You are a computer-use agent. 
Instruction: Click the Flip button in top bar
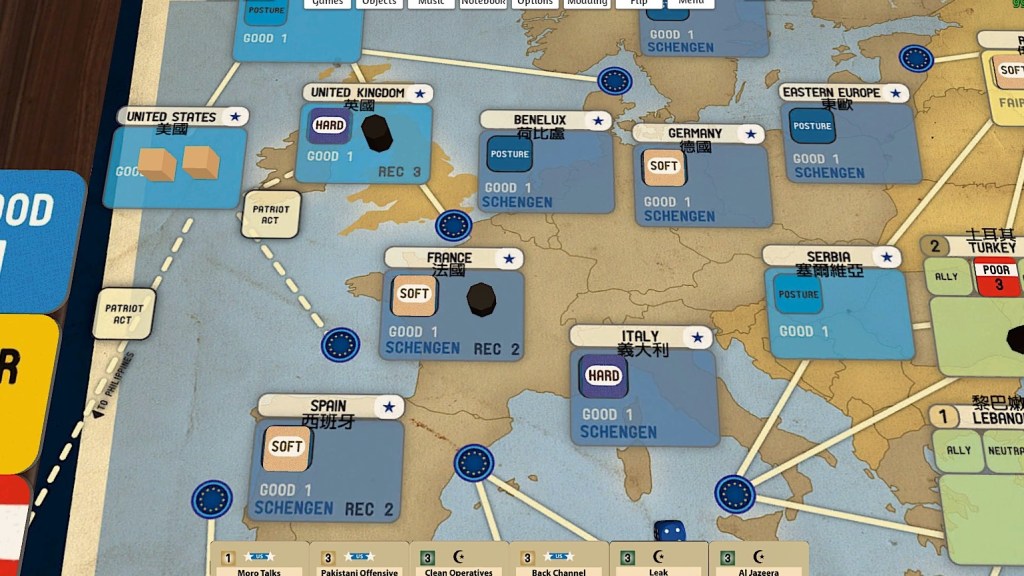[x=638, y=3]
